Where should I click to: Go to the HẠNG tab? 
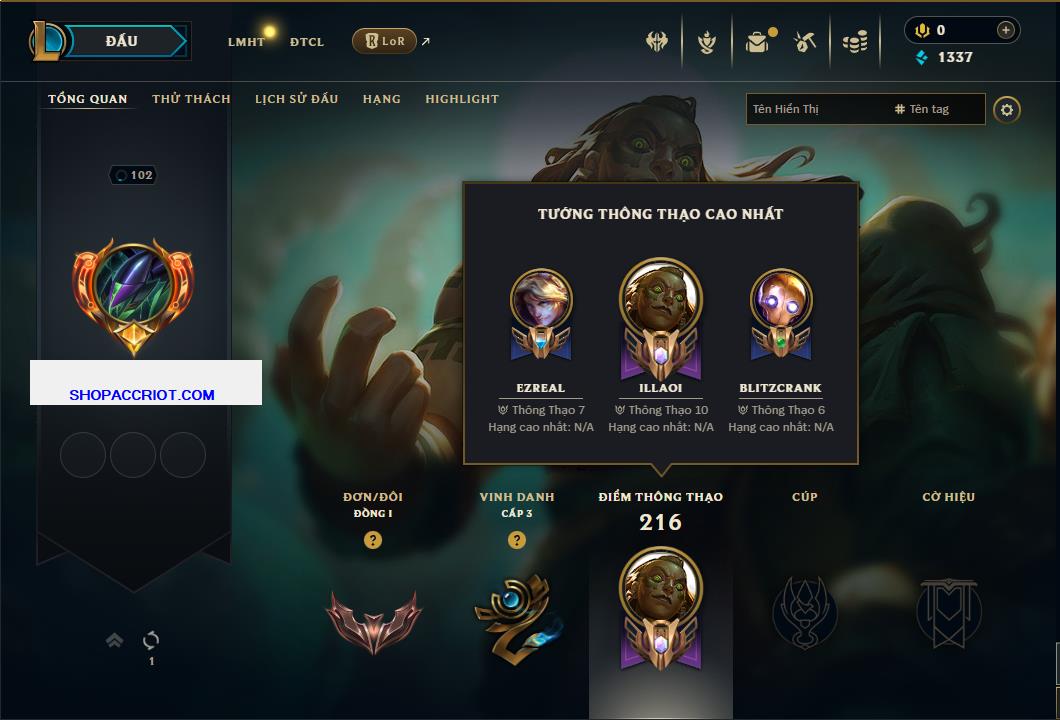tap(382, 99)
